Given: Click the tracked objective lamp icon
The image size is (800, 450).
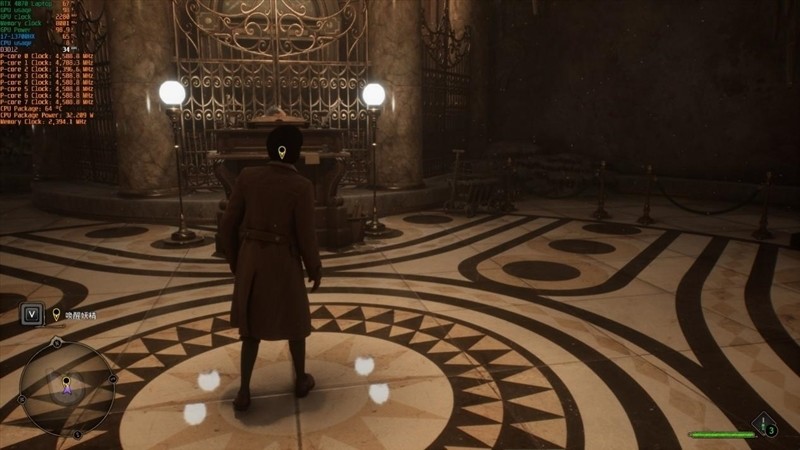Looking at the screenshot, I should coord(56,314).
